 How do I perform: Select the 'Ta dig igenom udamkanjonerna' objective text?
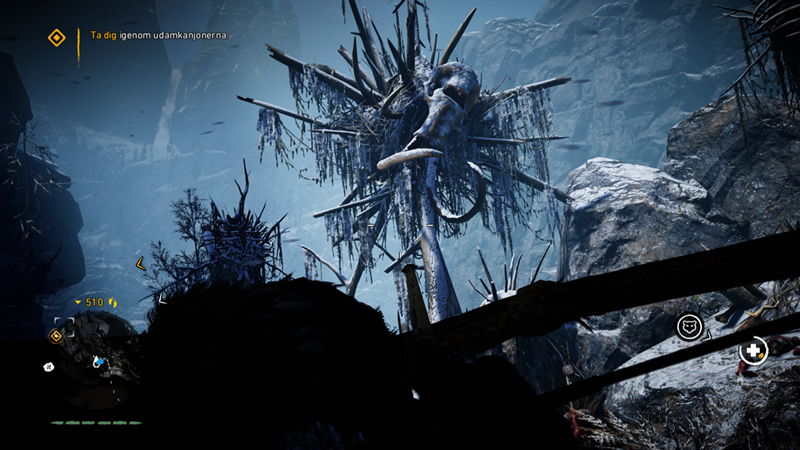[160, 35]
